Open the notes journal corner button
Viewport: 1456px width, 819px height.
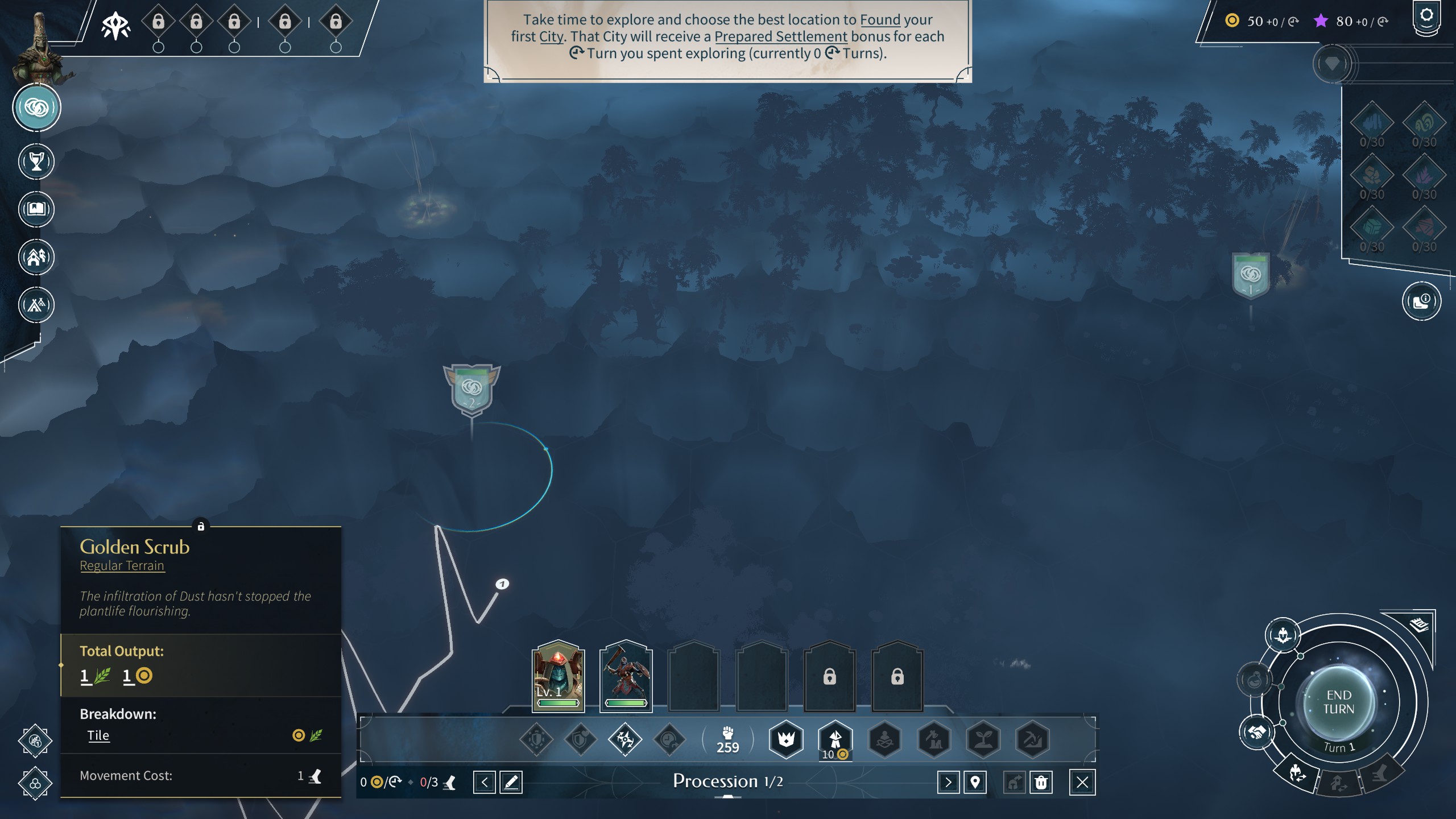(1420, 625)
